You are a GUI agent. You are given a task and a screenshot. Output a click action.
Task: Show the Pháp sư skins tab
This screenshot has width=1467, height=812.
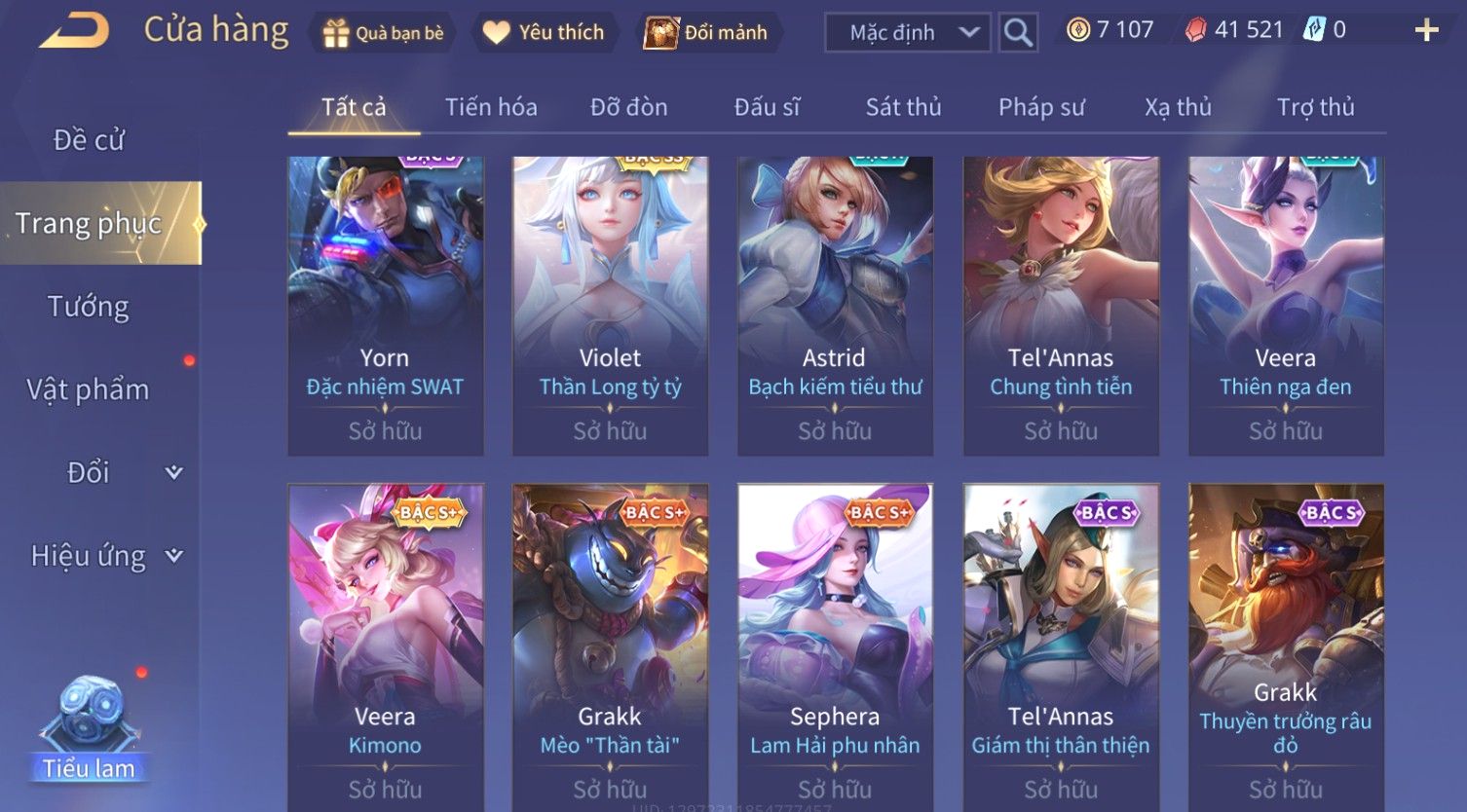point(1040,107)
